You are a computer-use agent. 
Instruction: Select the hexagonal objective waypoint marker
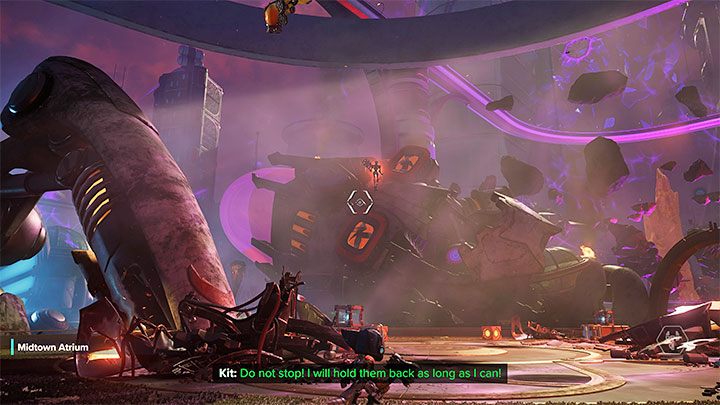pos(357,203)
